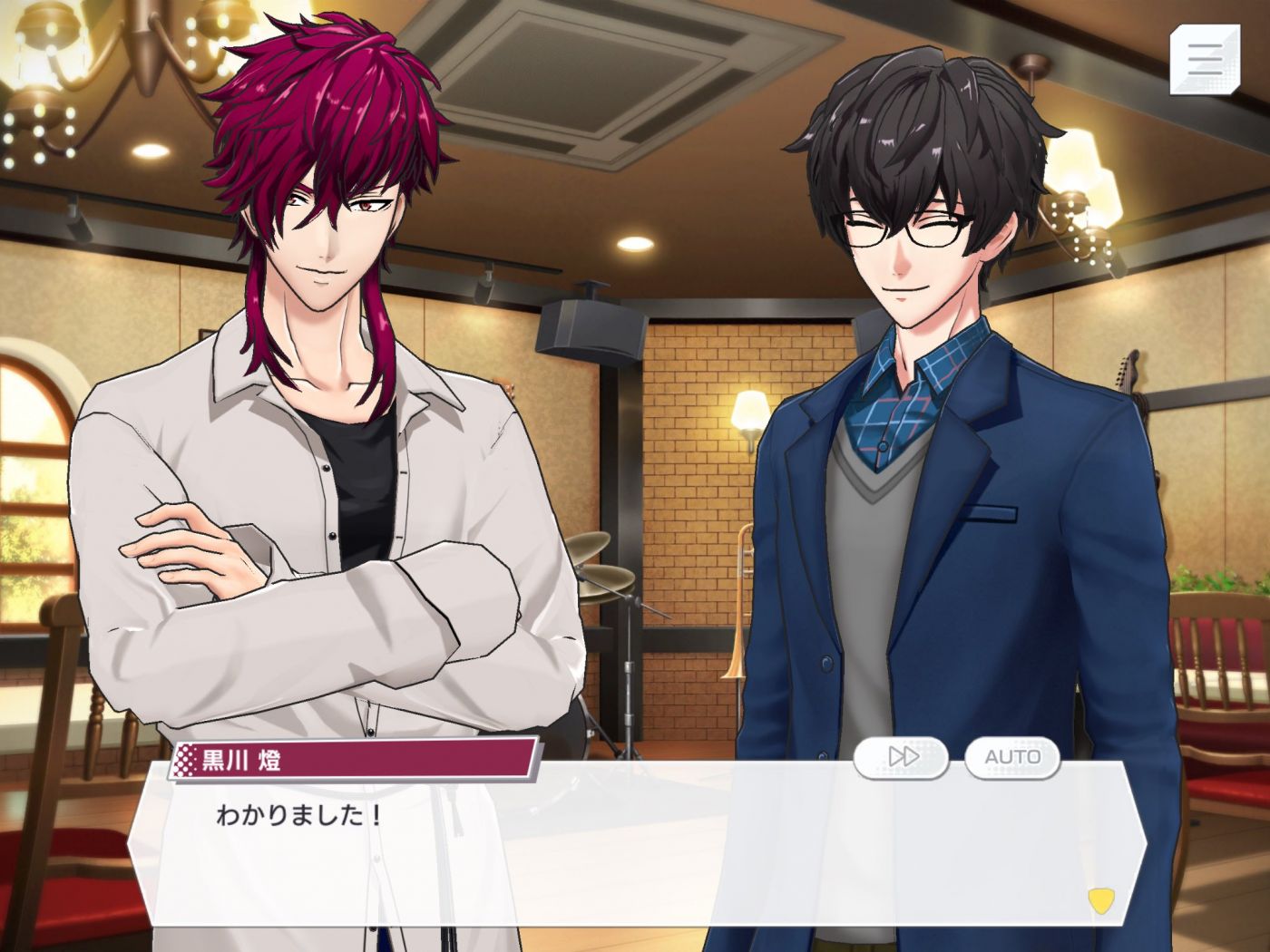Activate the fast-forward skip button
1270x952 pixels.
click(x=901, y=757)
